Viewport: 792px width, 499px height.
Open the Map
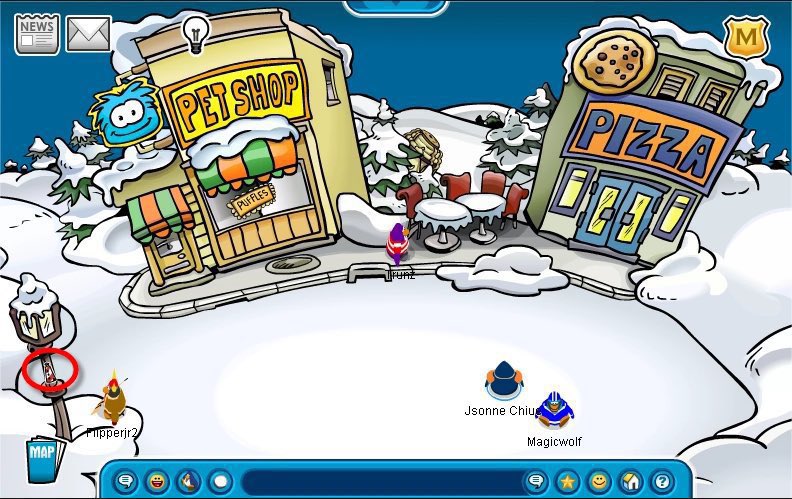pyautogui.click(x=43, y=456)
